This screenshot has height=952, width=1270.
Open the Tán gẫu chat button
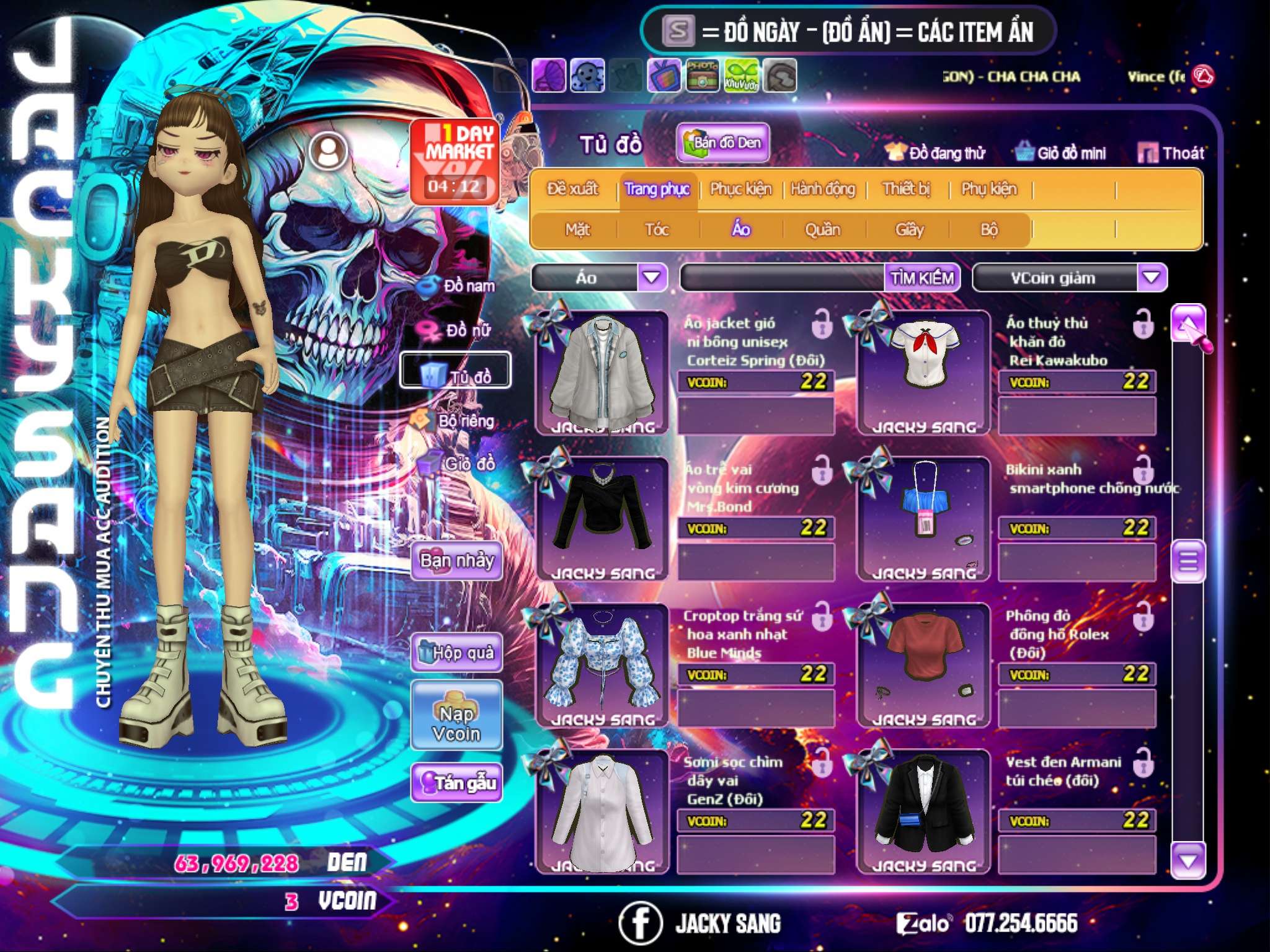[x=457, y=783]
